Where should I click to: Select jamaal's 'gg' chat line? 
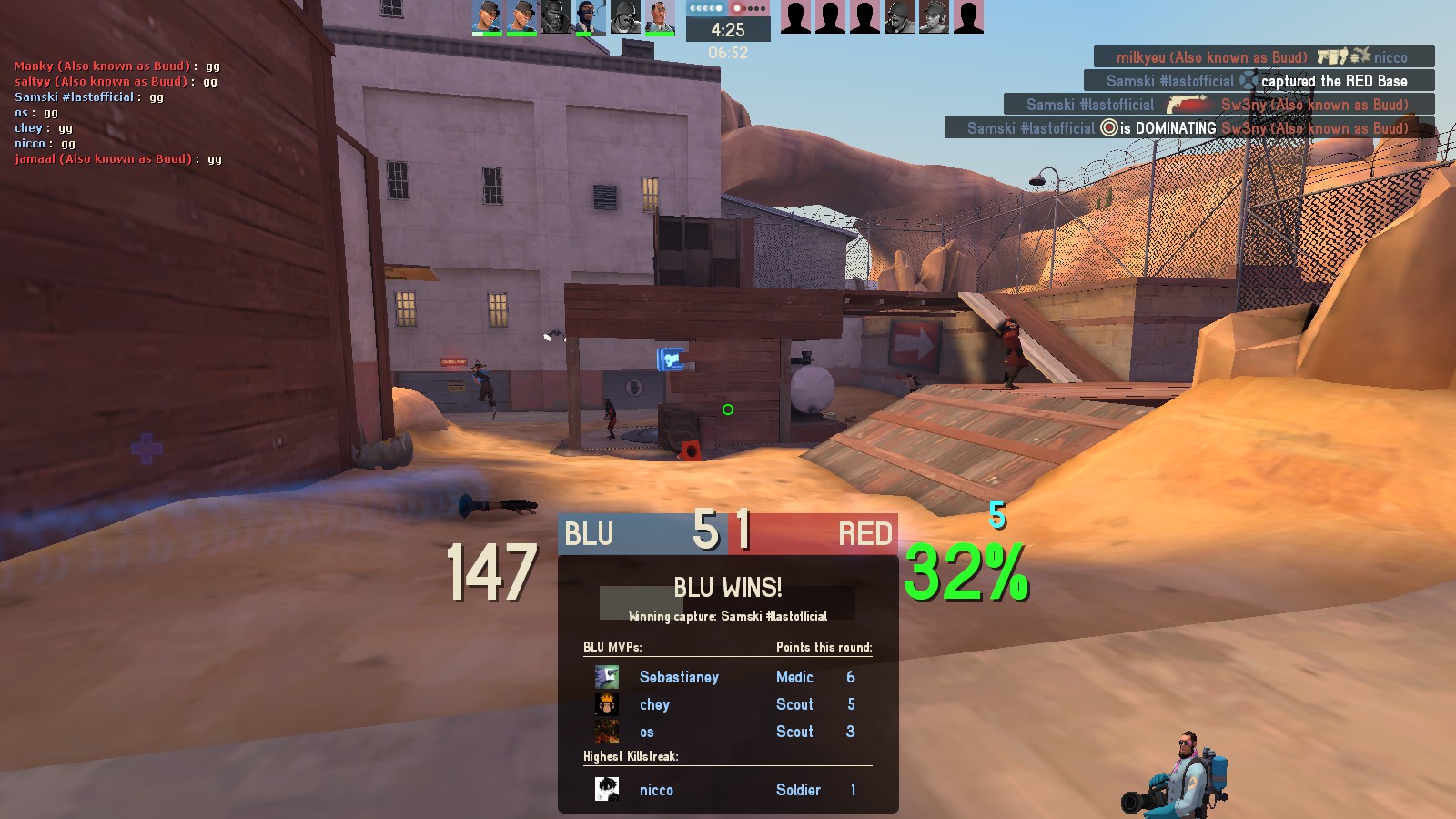[x=118, y=159]
